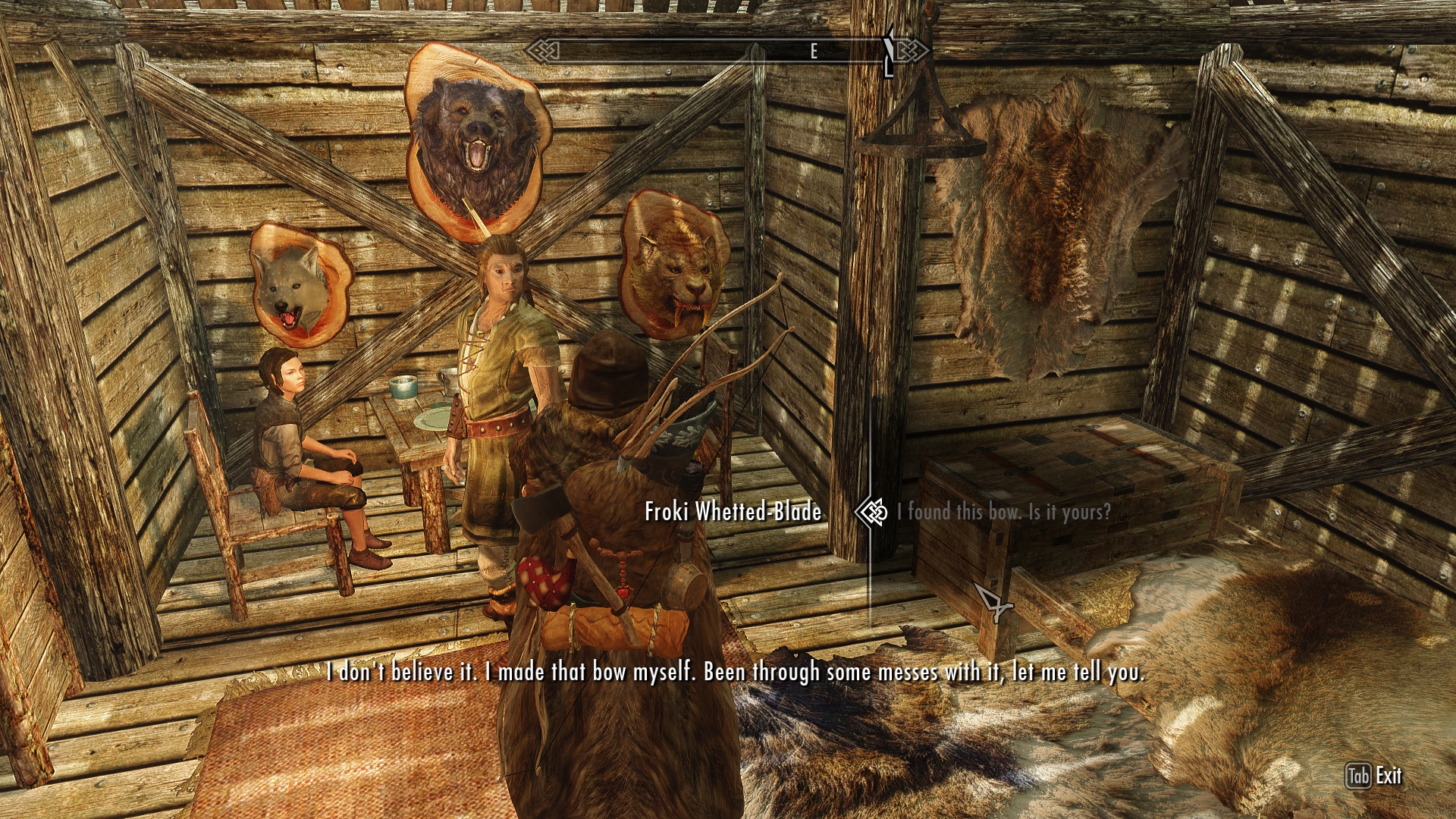Choose the 'I found this bow' dialogue reply
This screenshot has height=819, width=1456.
1003,512
